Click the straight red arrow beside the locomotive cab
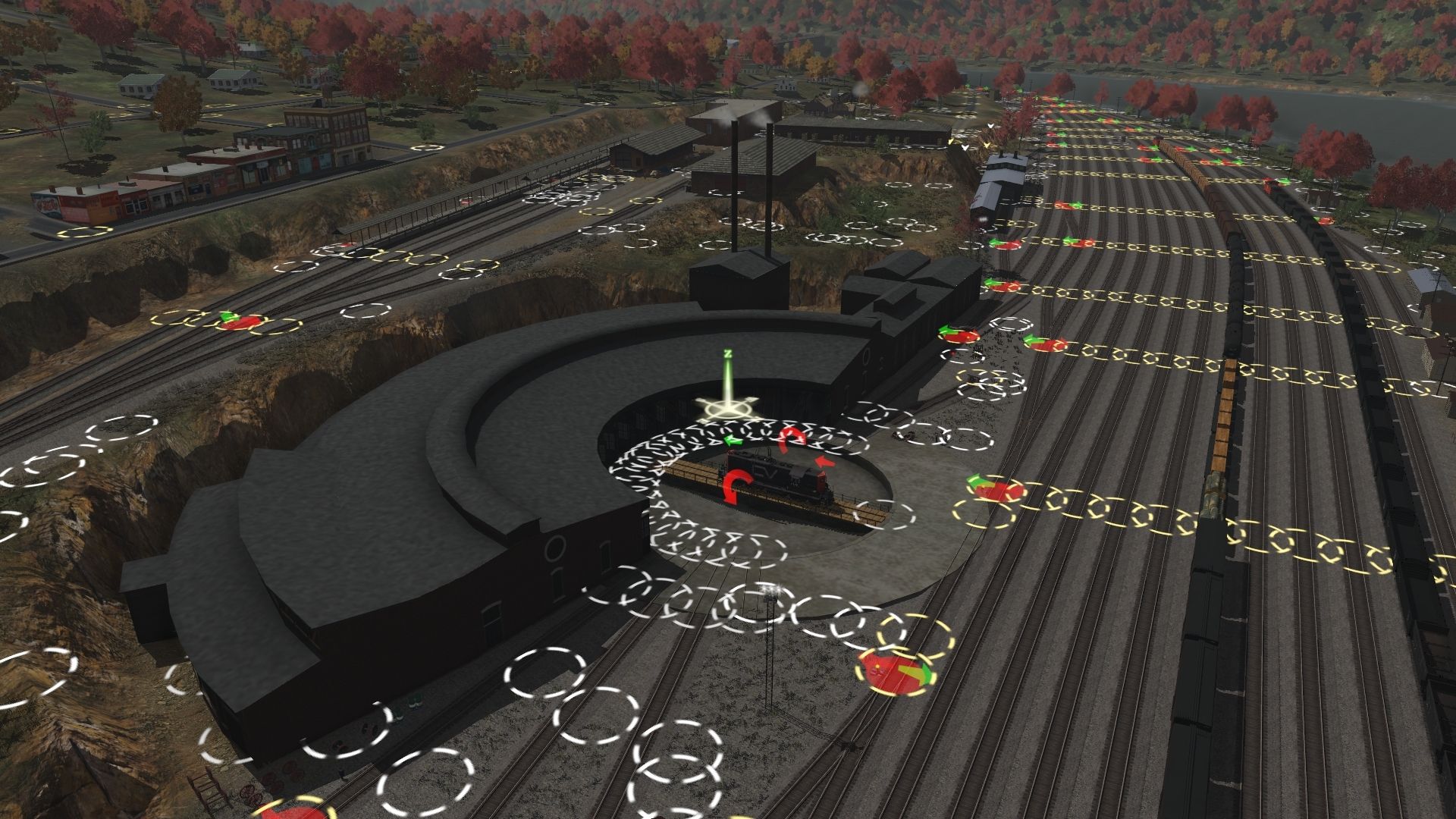Image resolution: width=1456 pixels, height=819 pixels. pyautogui.click(x=826, y=460)
